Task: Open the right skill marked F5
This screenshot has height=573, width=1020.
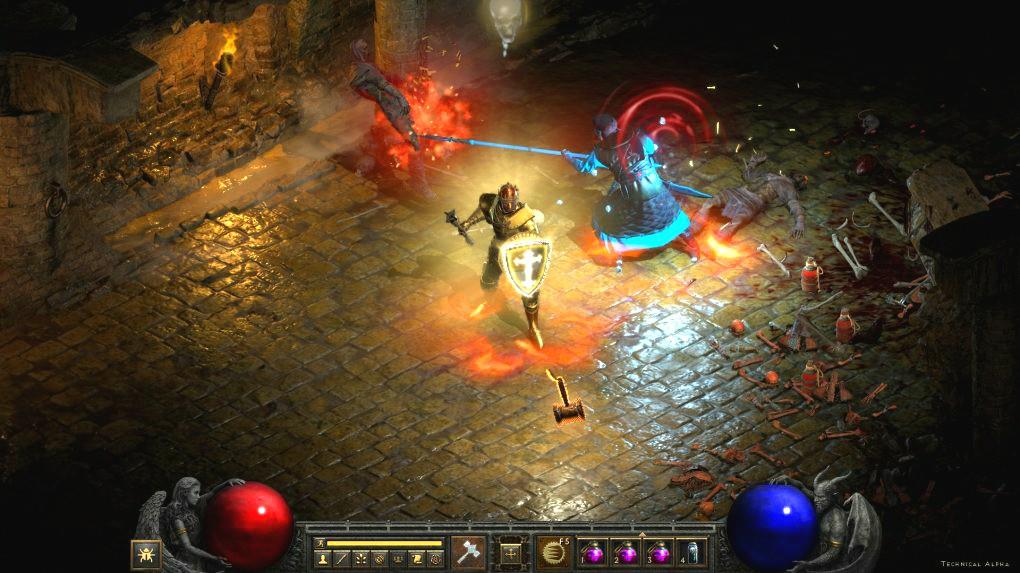Action: (553, 551)
